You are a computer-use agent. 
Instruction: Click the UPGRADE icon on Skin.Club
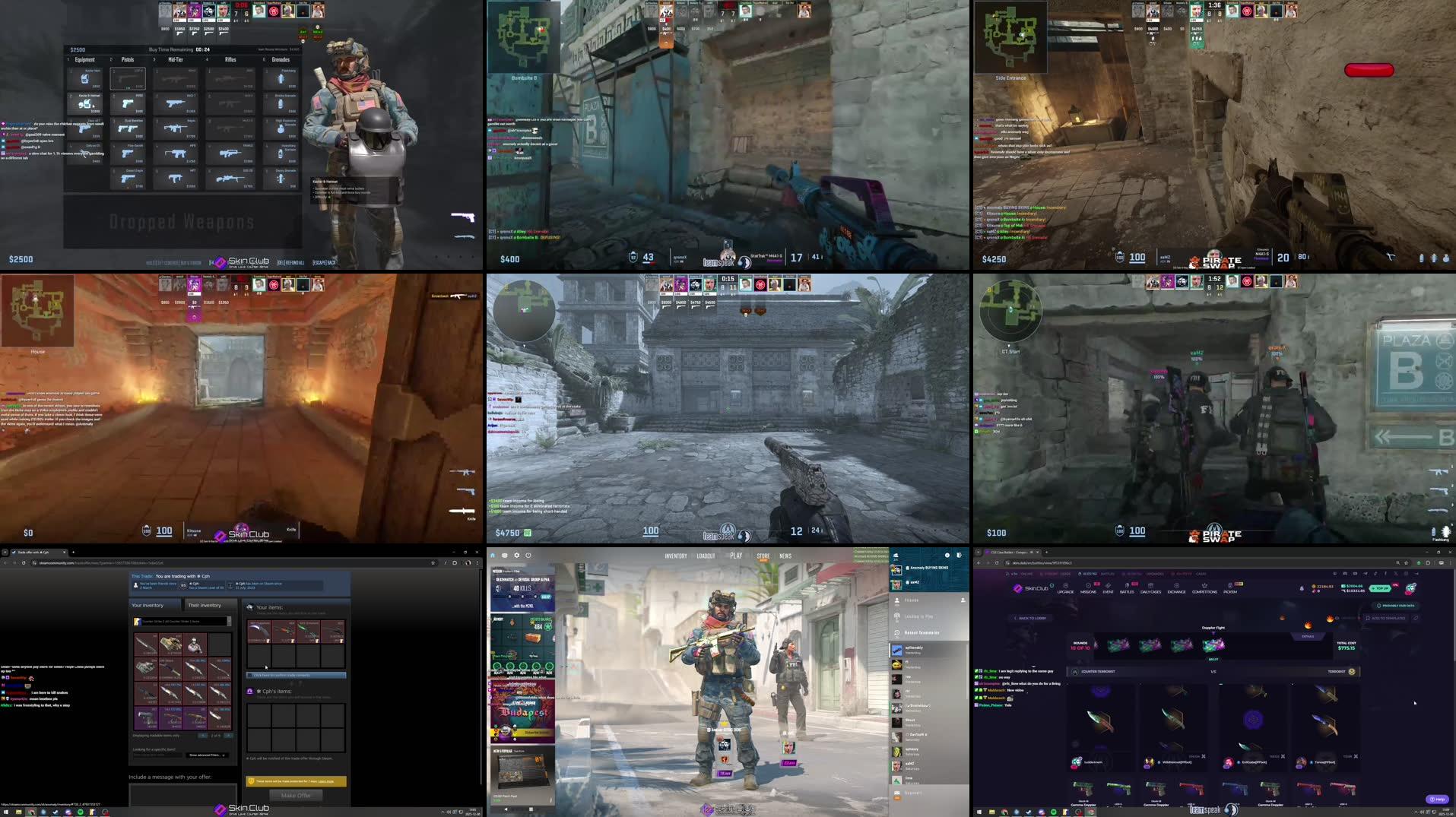(1066, 586)
